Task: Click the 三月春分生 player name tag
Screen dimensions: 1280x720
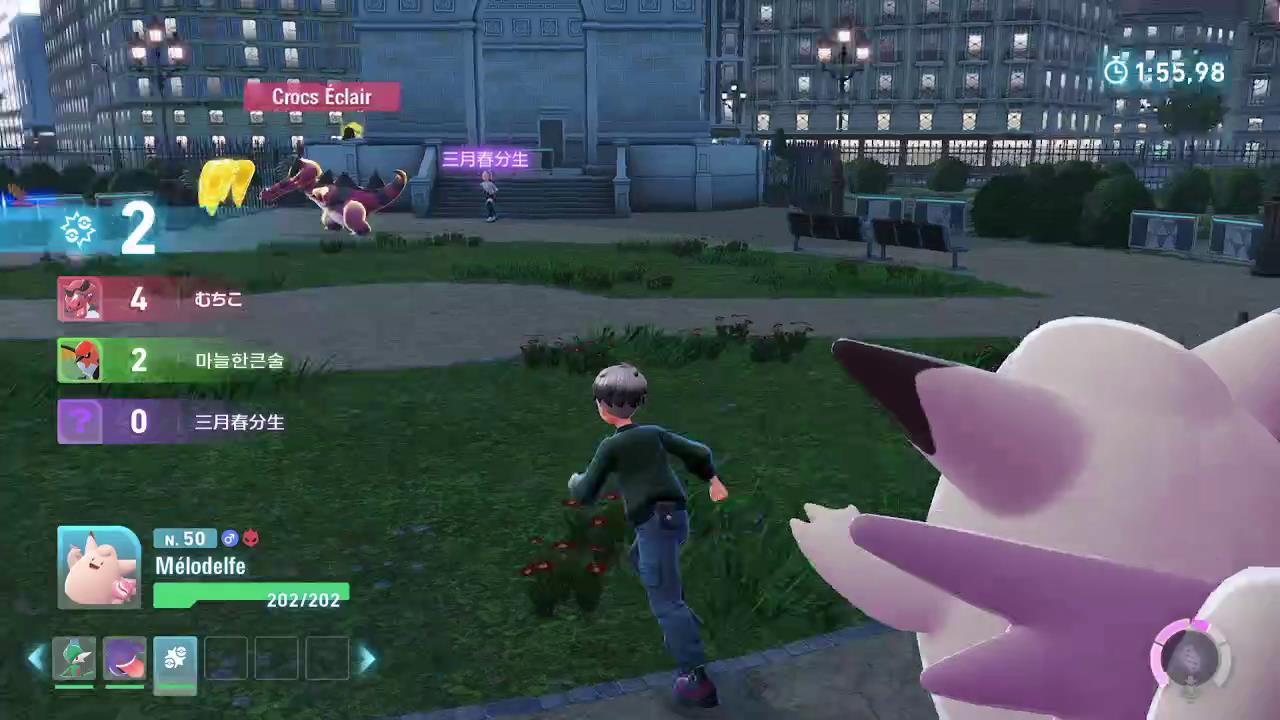Action: click(x=485, y=159)
